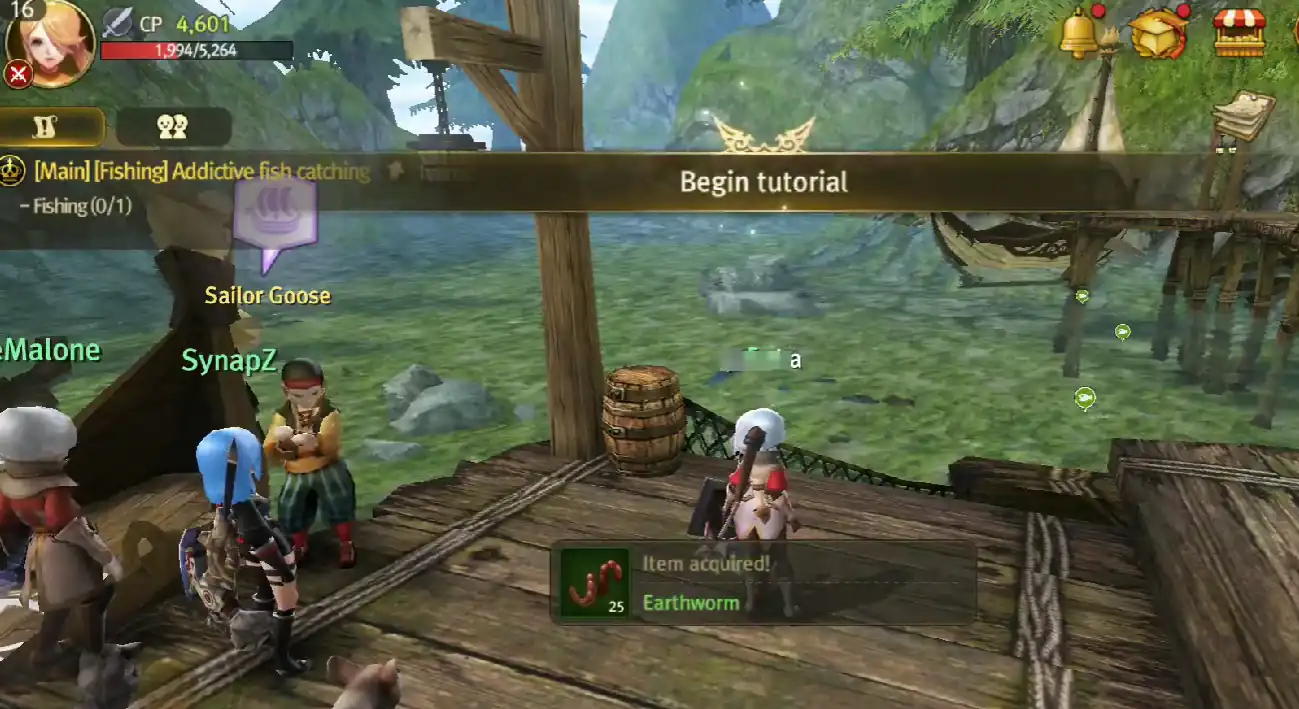Open the stacked paper notes icon
The height and width of the screenshot is (709, 1299).
(1243, 115)
